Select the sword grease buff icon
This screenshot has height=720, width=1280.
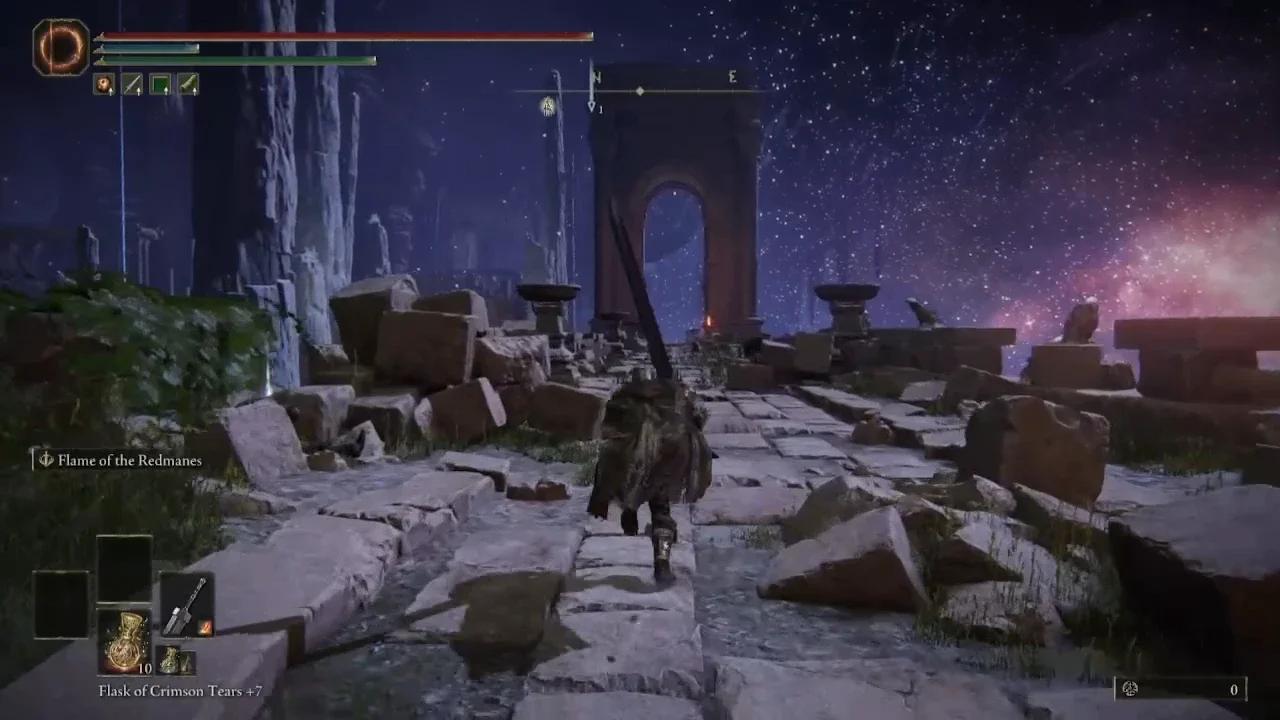click(x=133, y=85)
